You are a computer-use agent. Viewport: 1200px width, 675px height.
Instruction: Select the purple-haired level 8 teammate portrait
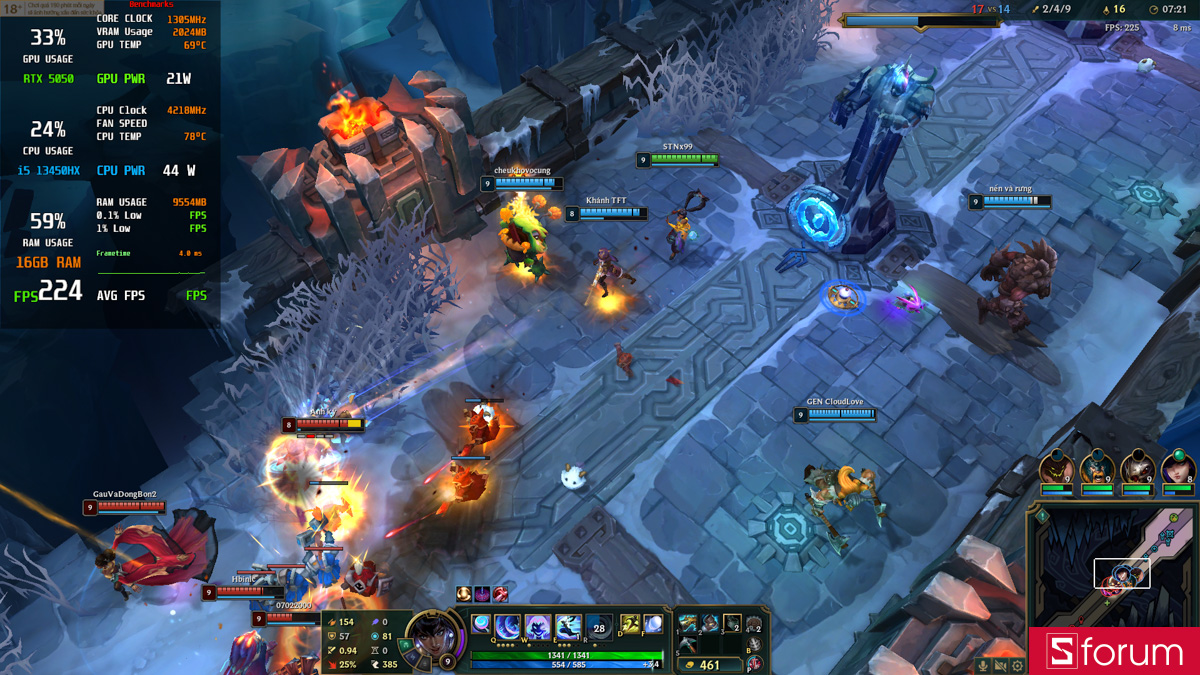1178,468
